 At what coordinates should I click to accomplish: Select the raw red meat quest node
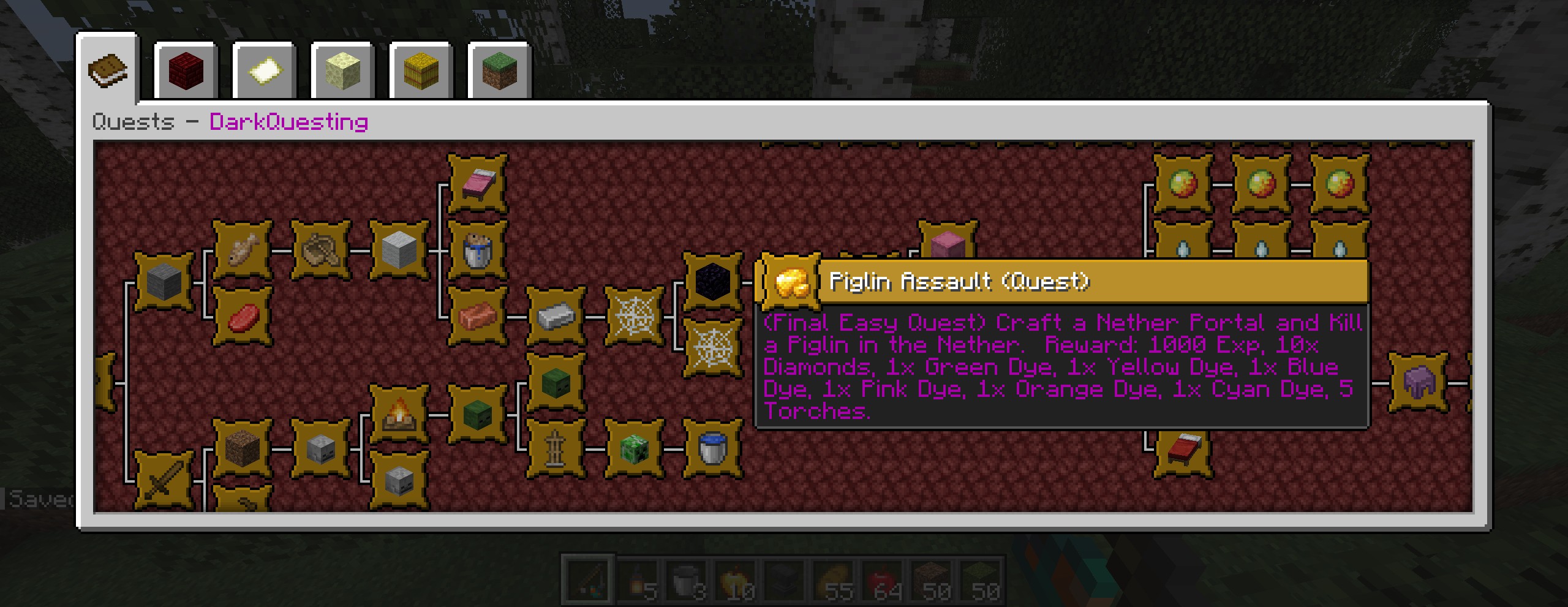click(x=243, y=317)
